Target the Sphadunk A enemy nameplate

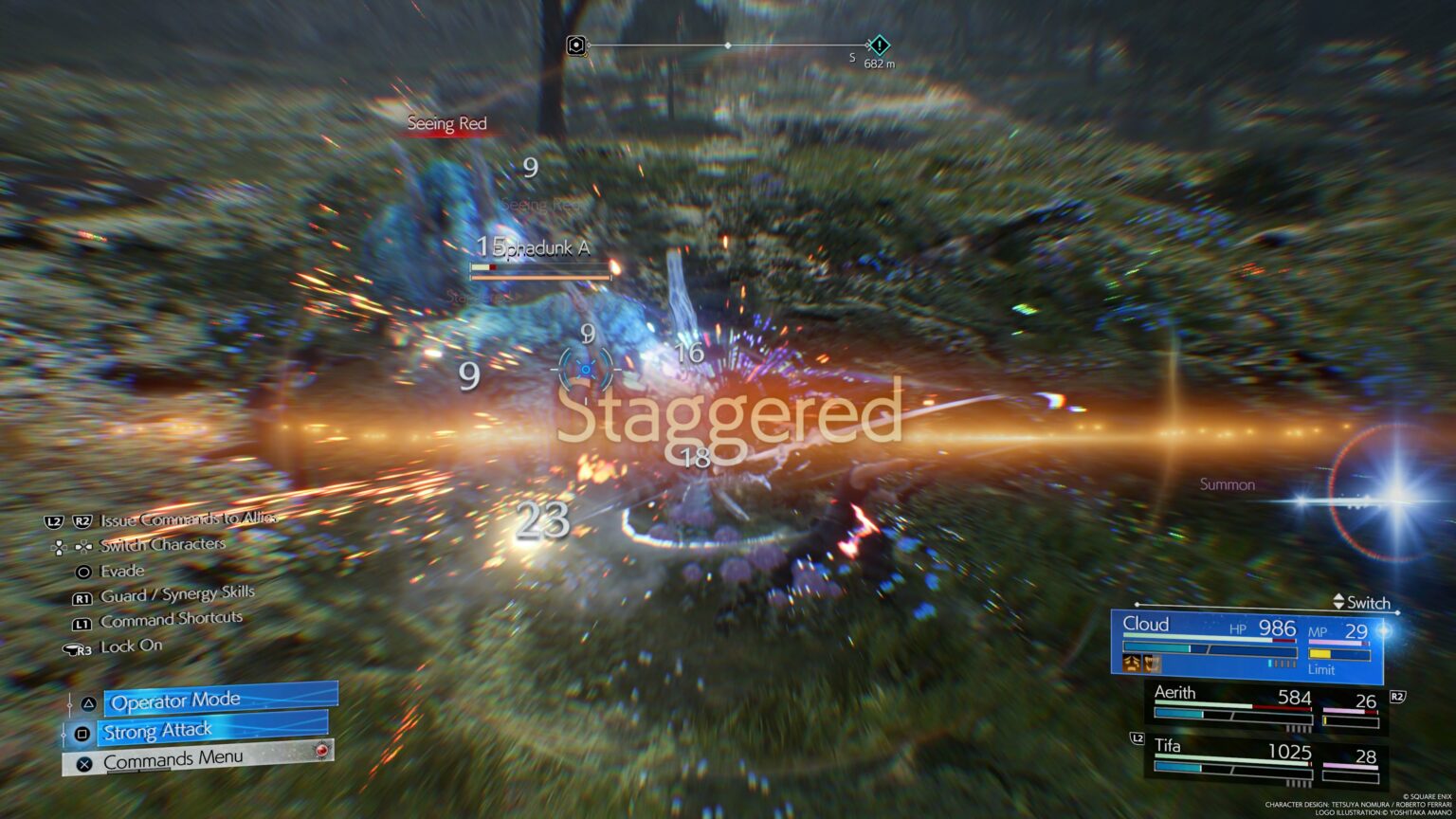[x=541, y=248]
